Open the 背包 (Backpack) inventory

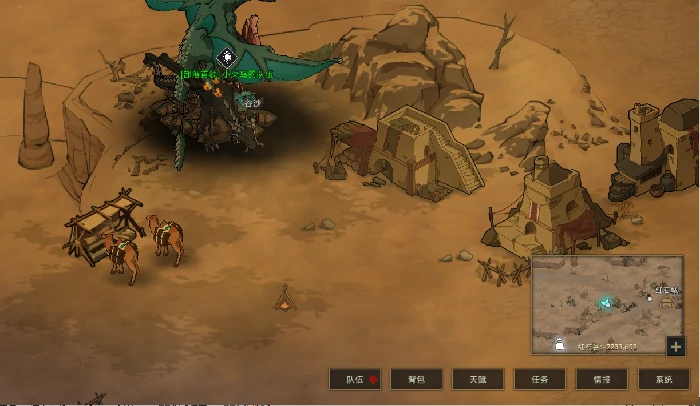pyautogui.click(x=416, y=379)
